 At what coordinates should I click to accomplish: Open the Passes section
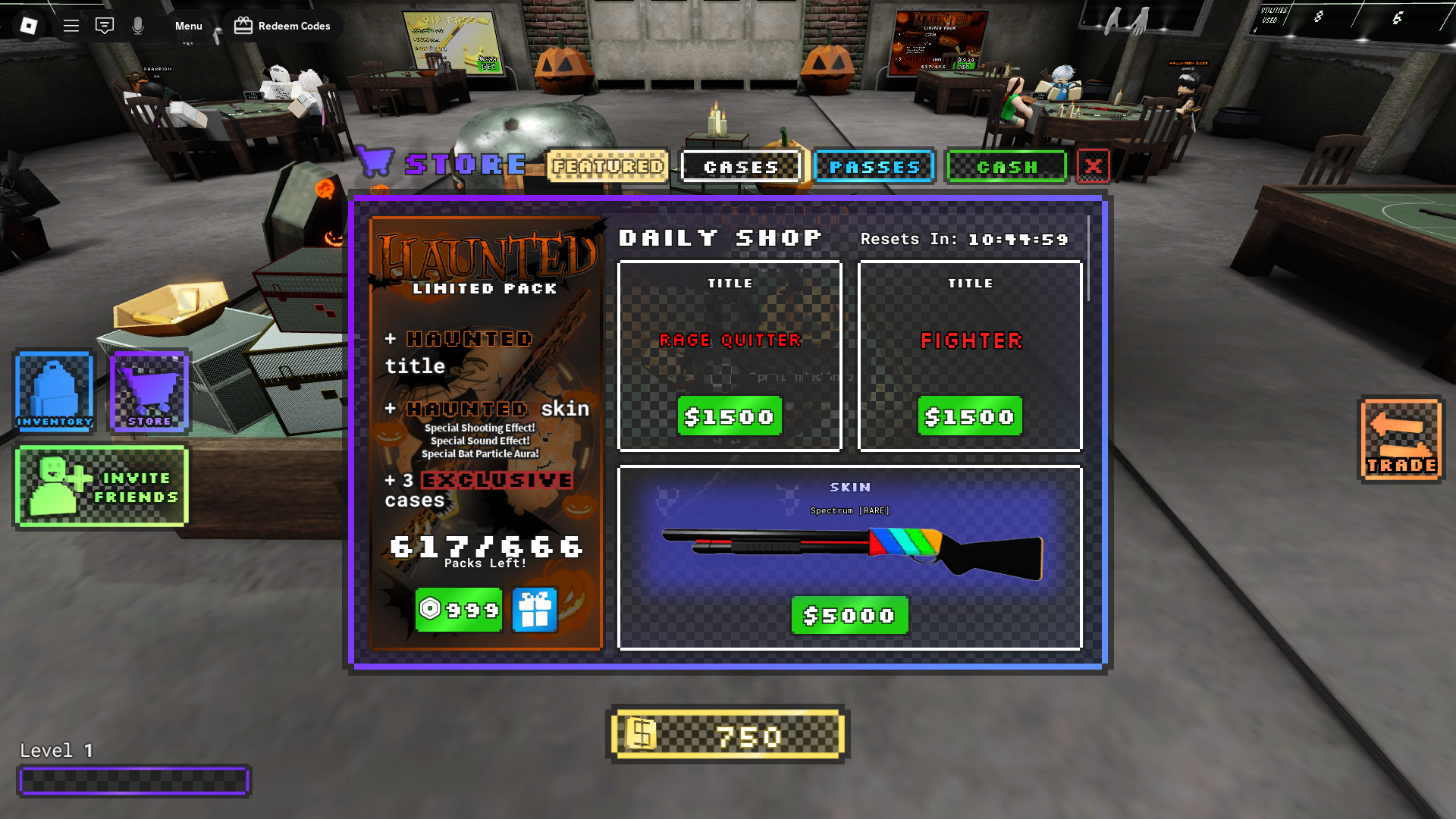[874, 166]
